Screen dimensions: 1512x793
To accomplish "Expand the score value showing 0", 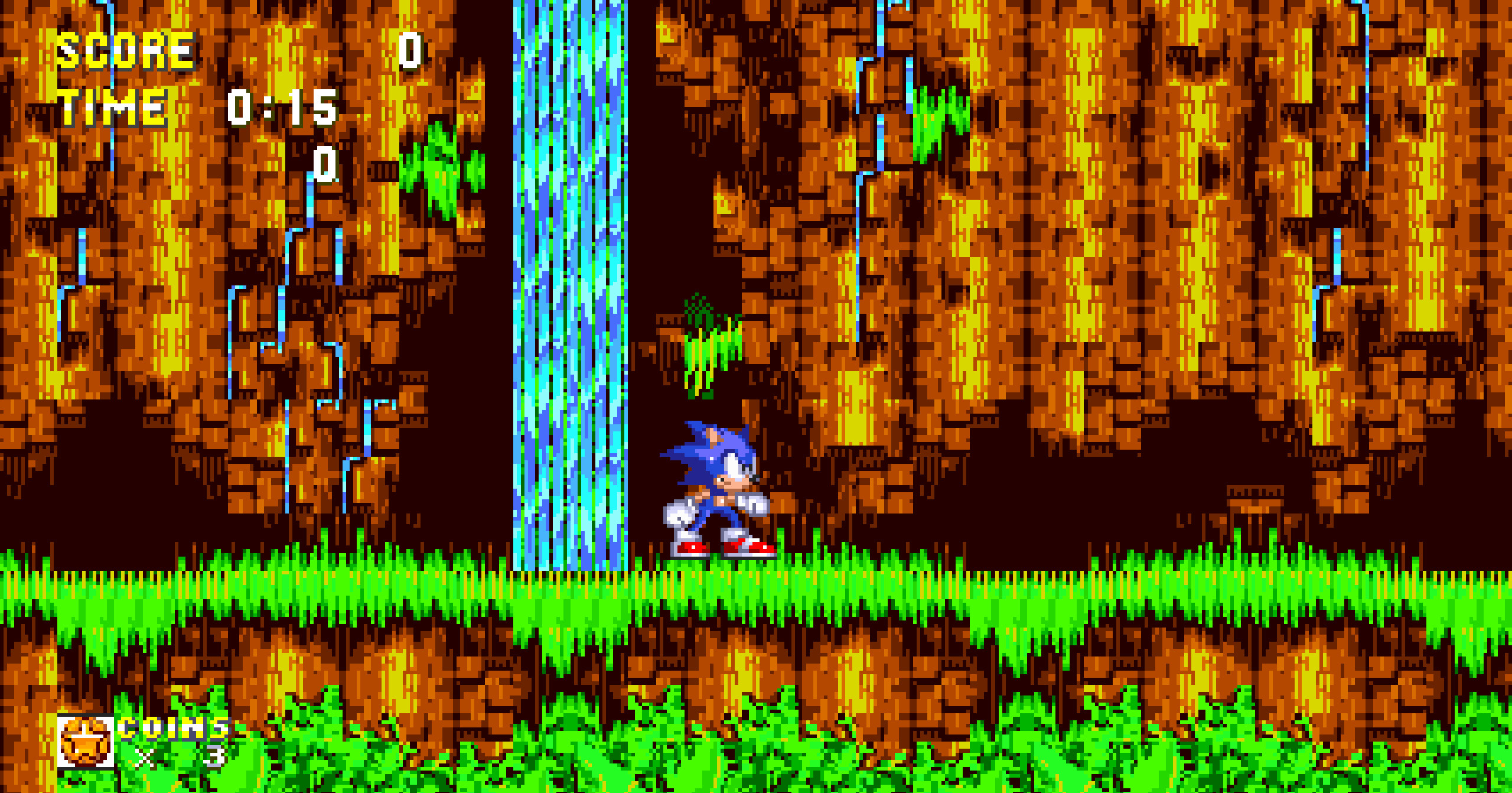I will tap(409, 52).
